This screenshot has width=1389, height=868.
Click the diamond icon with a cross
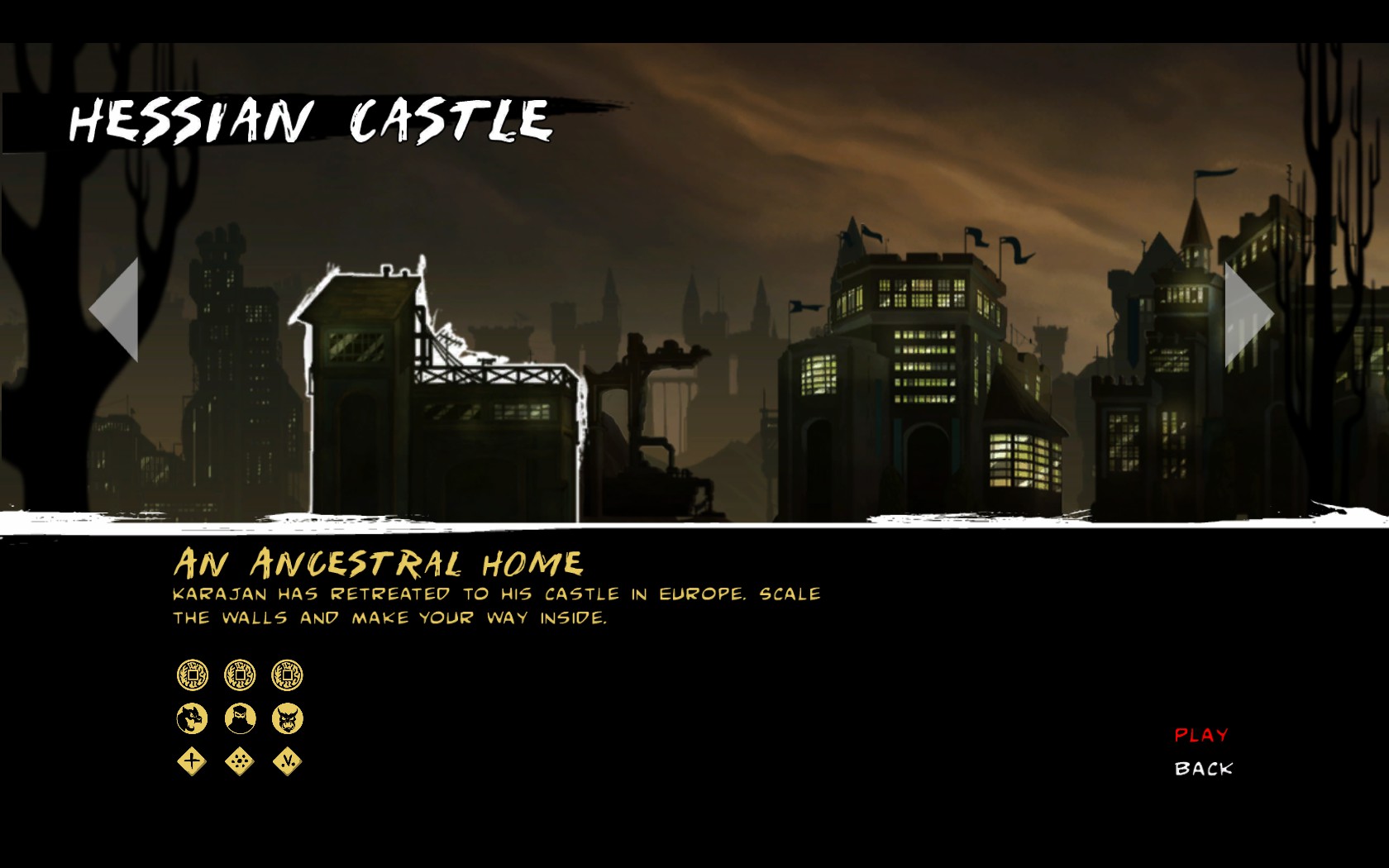(192, 761)
